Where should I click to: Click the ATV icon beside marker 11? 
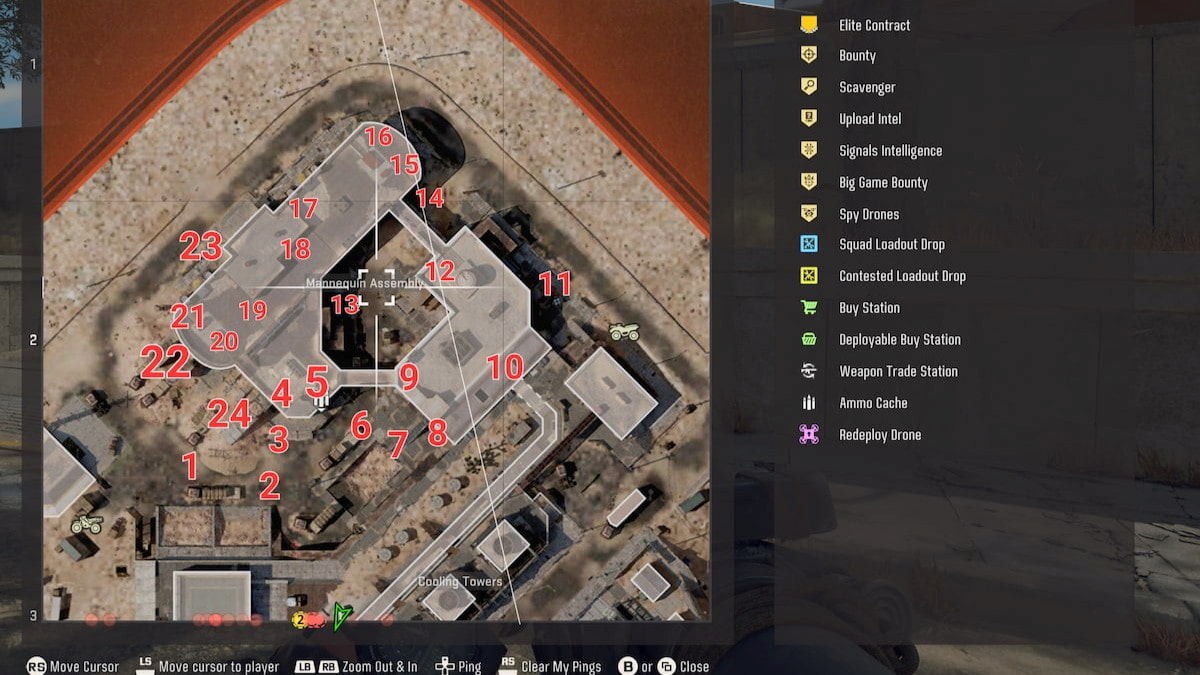click(x=624, y=331)
